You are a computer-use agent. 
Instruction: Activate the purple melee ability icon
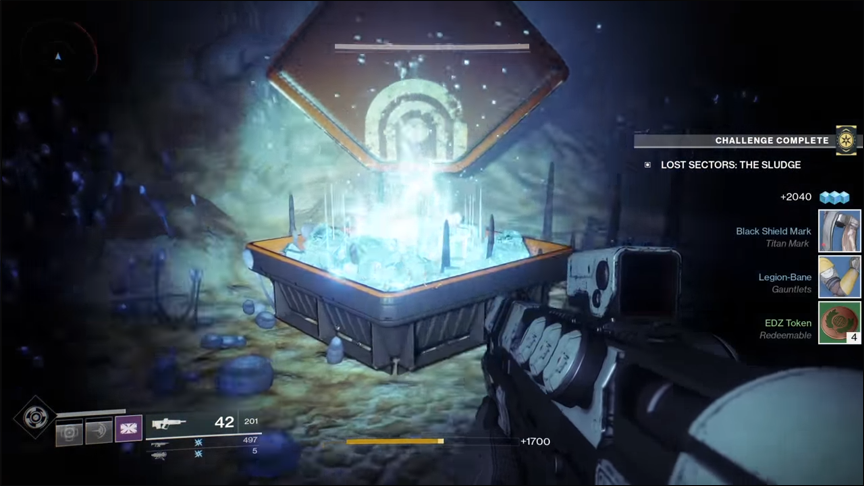pyautogui.click(x=129, y=432)
